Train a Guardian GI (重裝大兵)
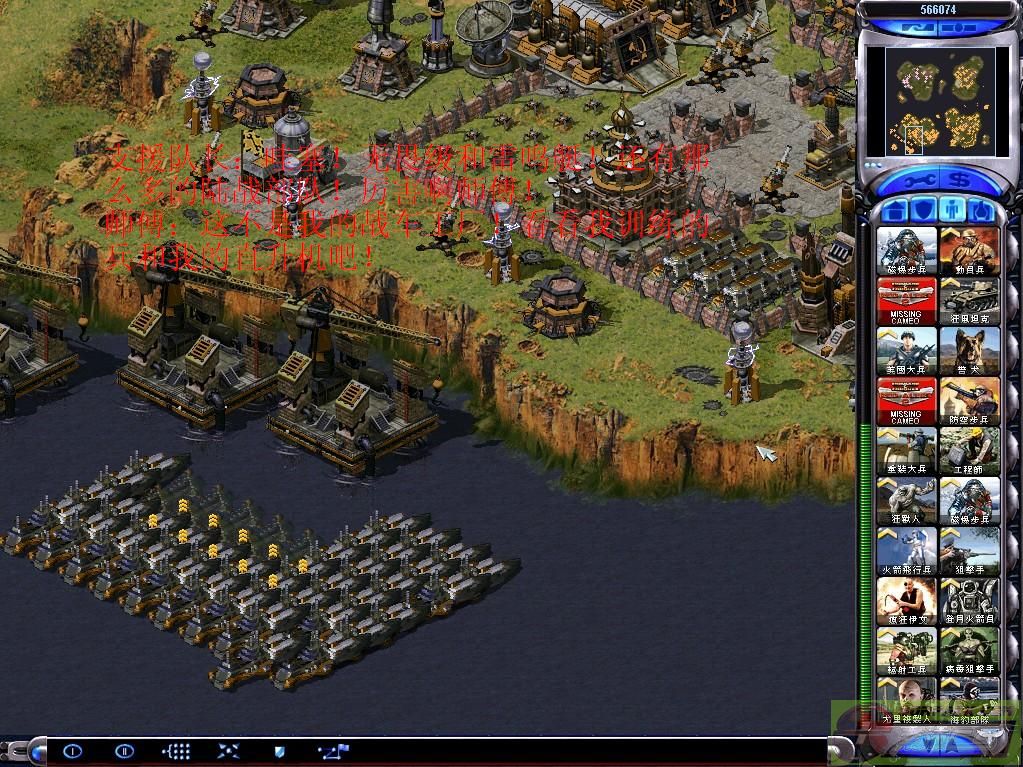 click(x=908, y=451)
